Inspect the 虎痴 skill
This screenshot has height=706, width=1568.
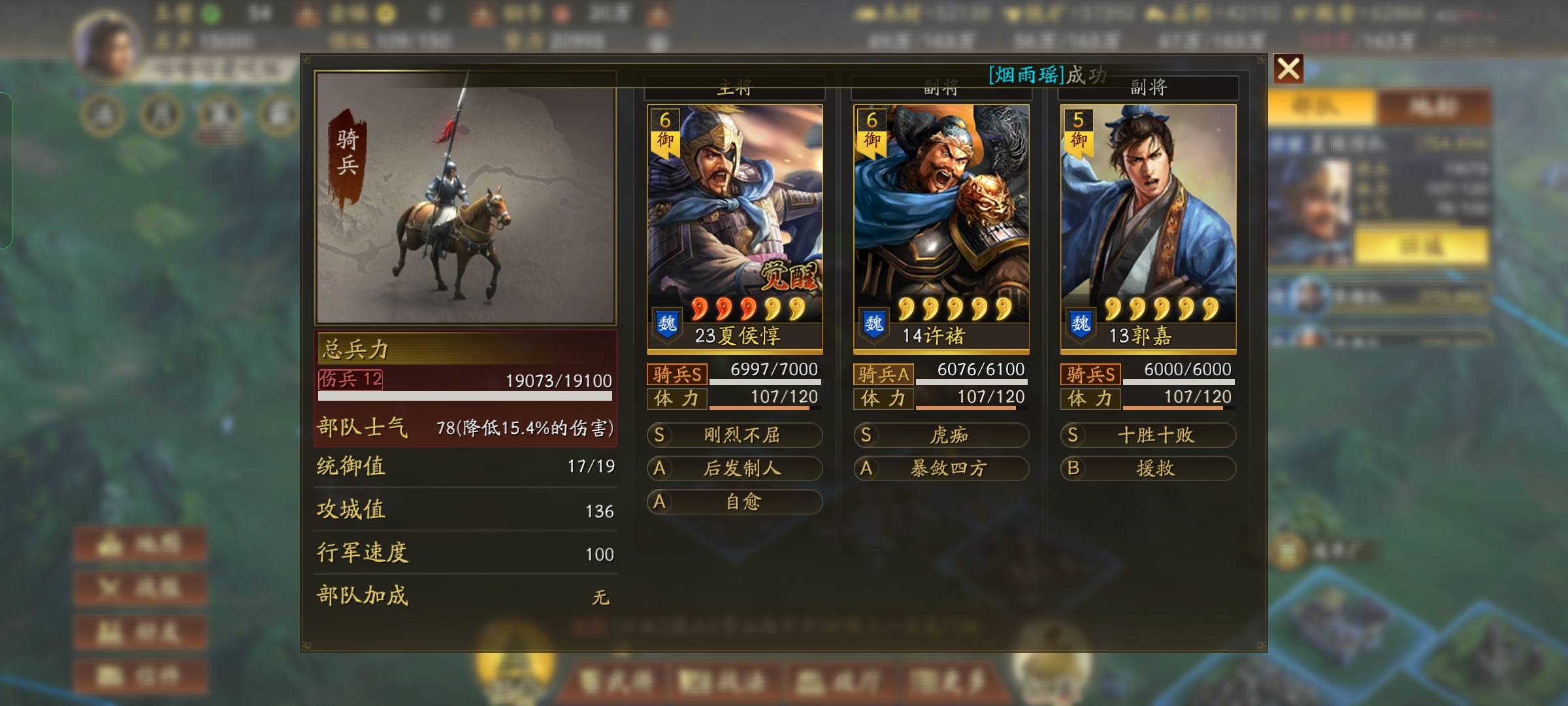tap(941, 435)
